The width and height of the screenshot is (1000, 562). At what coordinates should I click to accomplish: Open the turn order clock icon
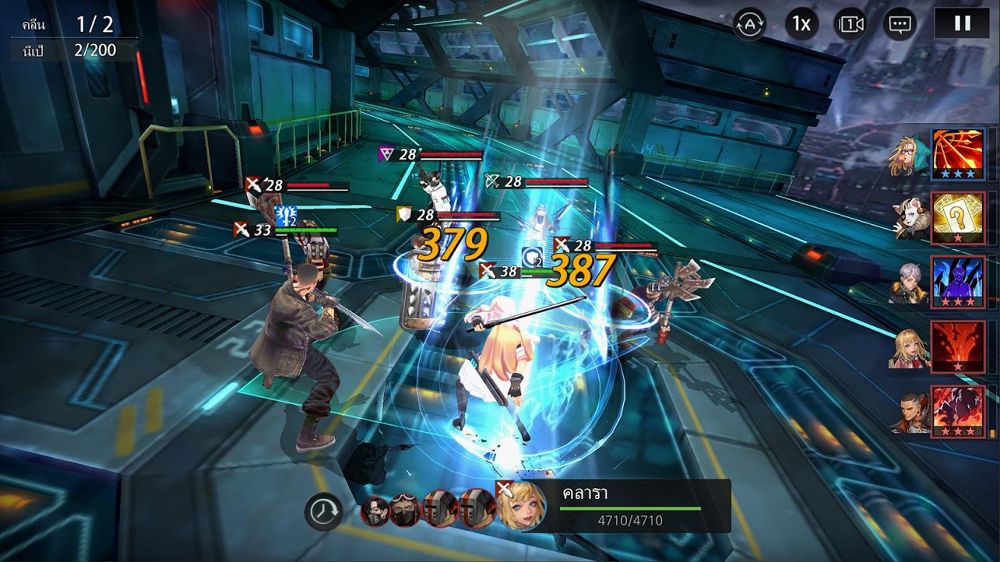(323, 511)
